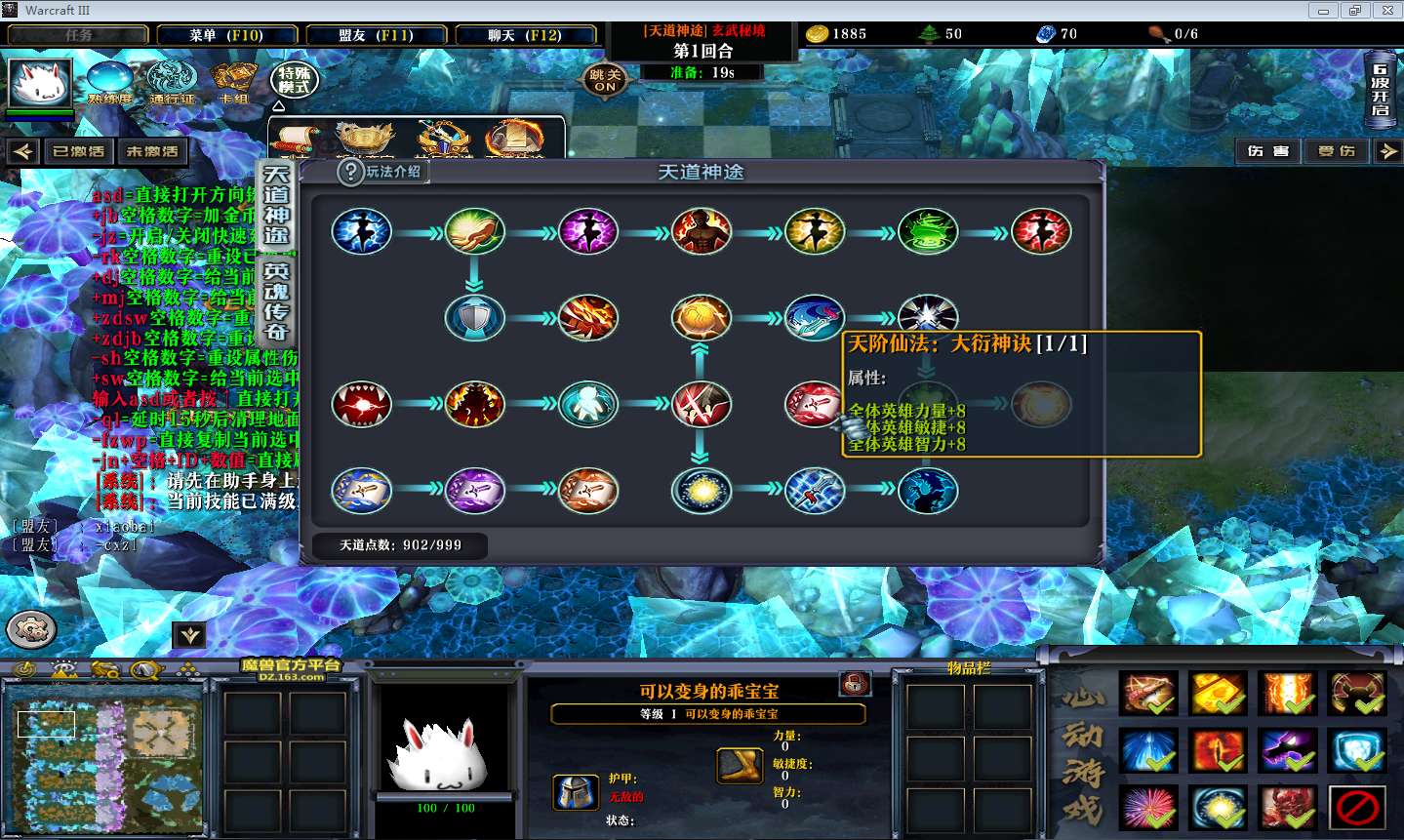Show the 伤害 damage statistics tab

click(1267, 151)
